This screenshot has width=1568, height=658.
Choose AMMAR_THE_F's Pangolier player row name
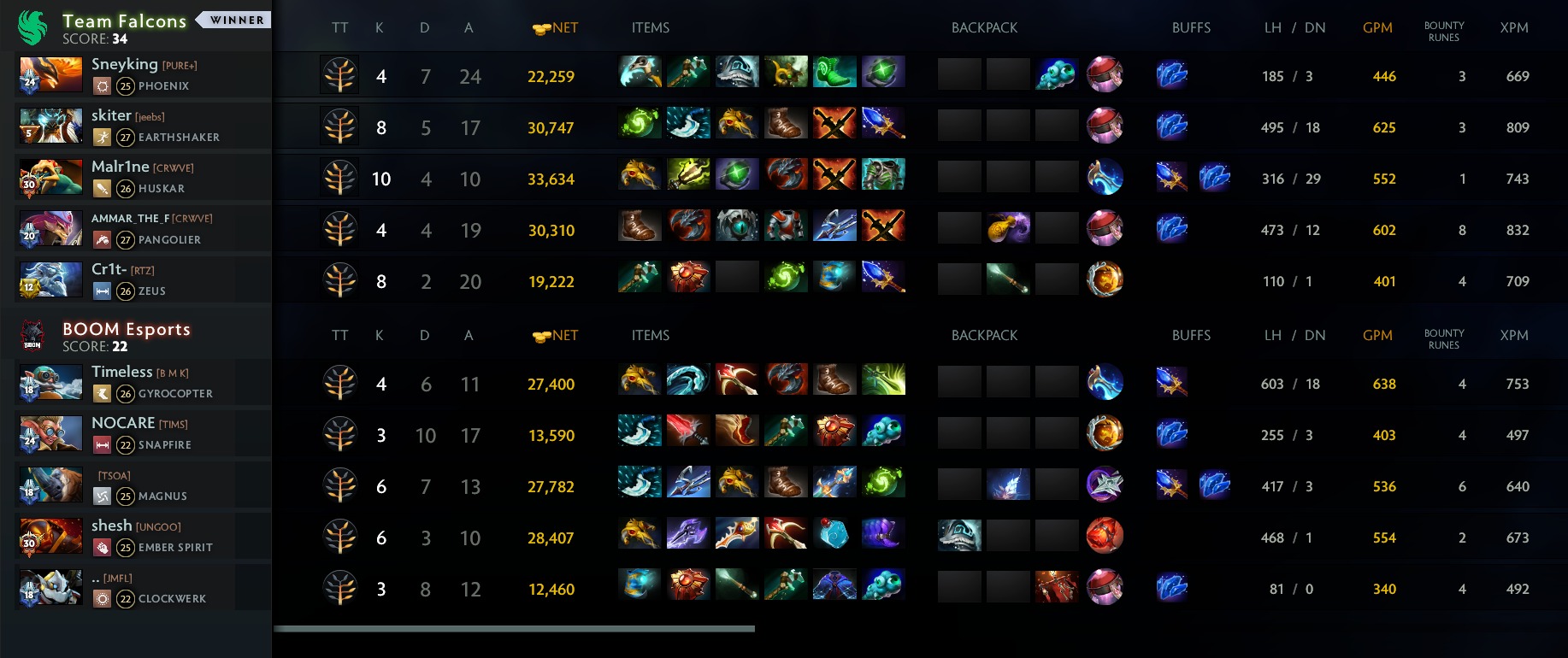[x=151, y=219]
